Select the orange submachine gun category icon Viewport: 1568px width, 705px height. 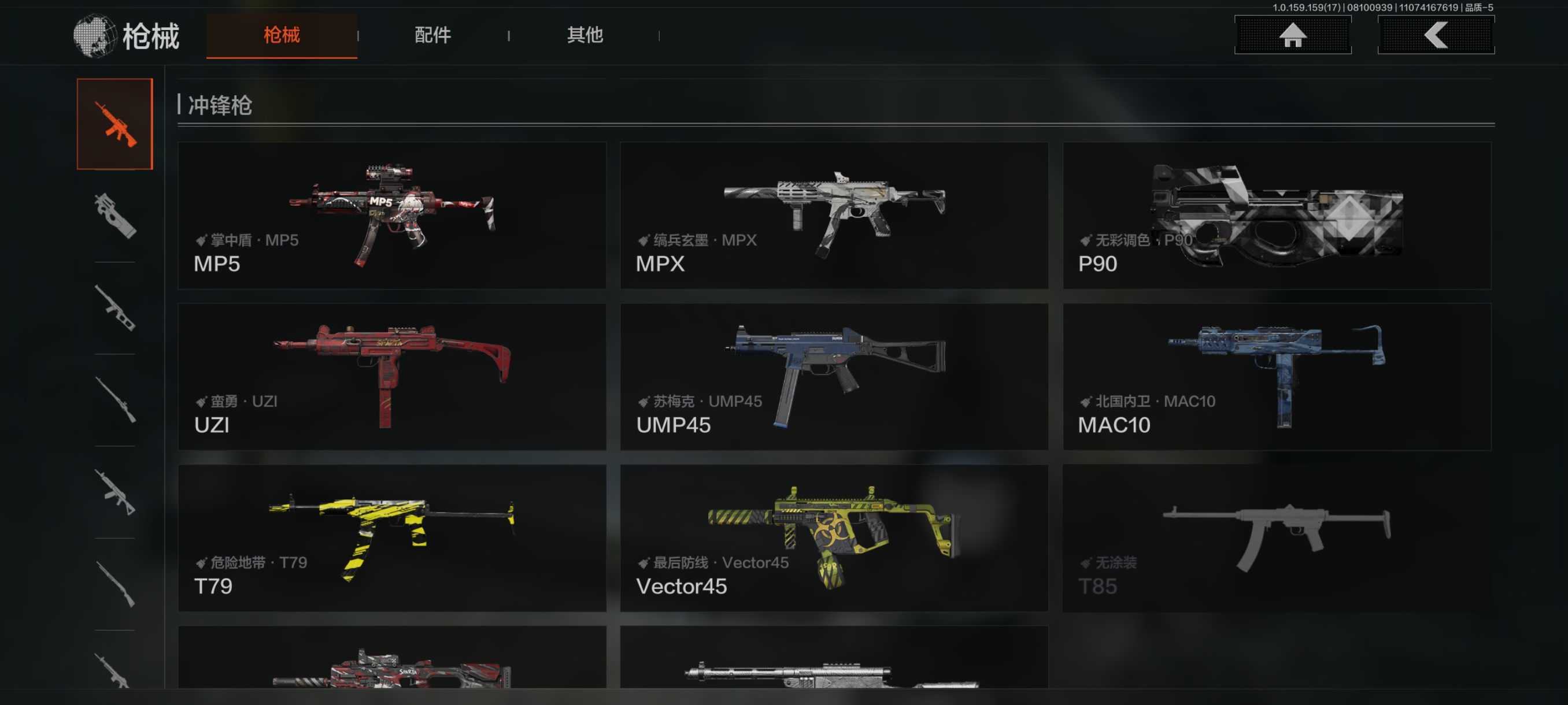[114, 124]
